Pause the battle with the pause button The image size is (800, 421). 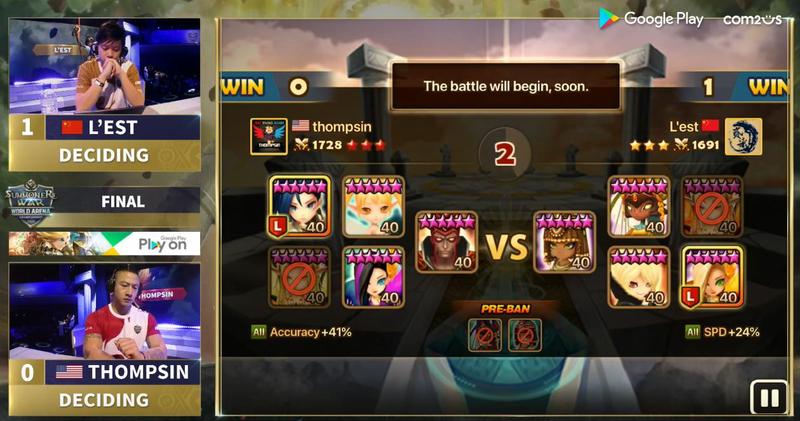(x=770, y=398)
